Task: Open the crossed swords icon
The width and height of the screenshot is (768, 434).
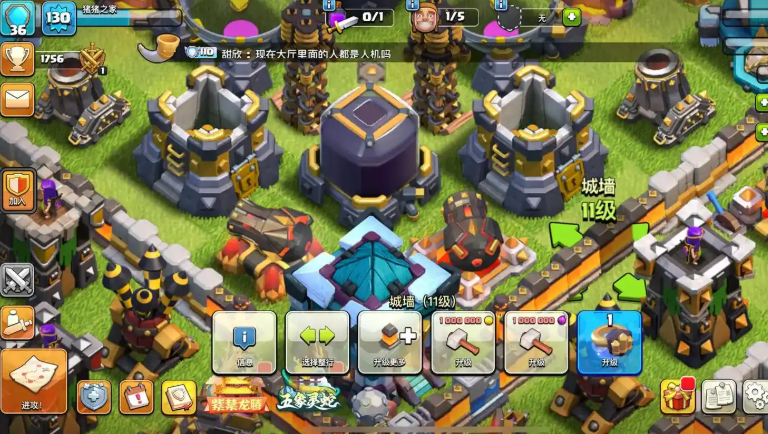Action: 18,279
